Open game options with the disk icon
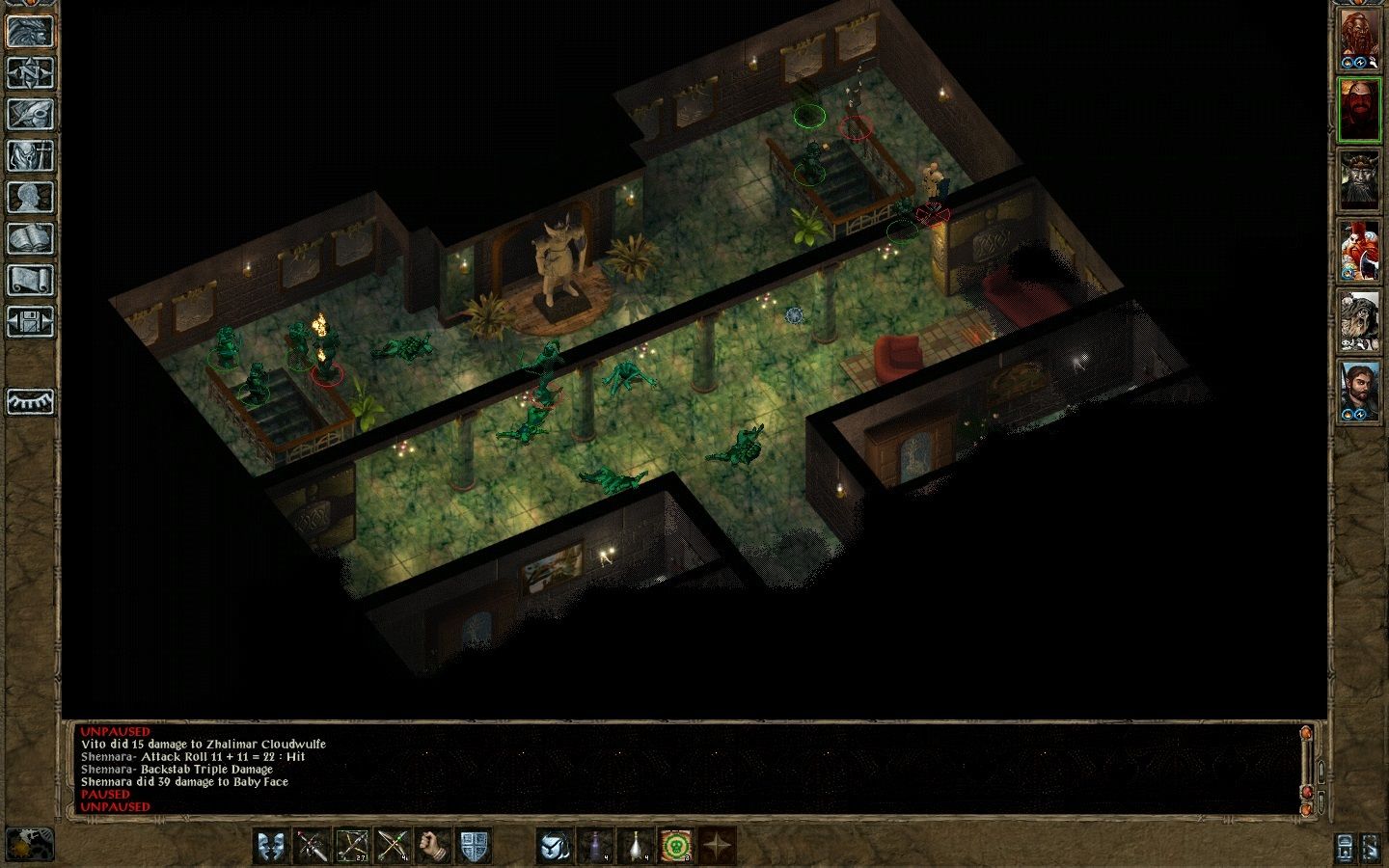The width and height of the screenshot is (1389, 868). (31, 321)
